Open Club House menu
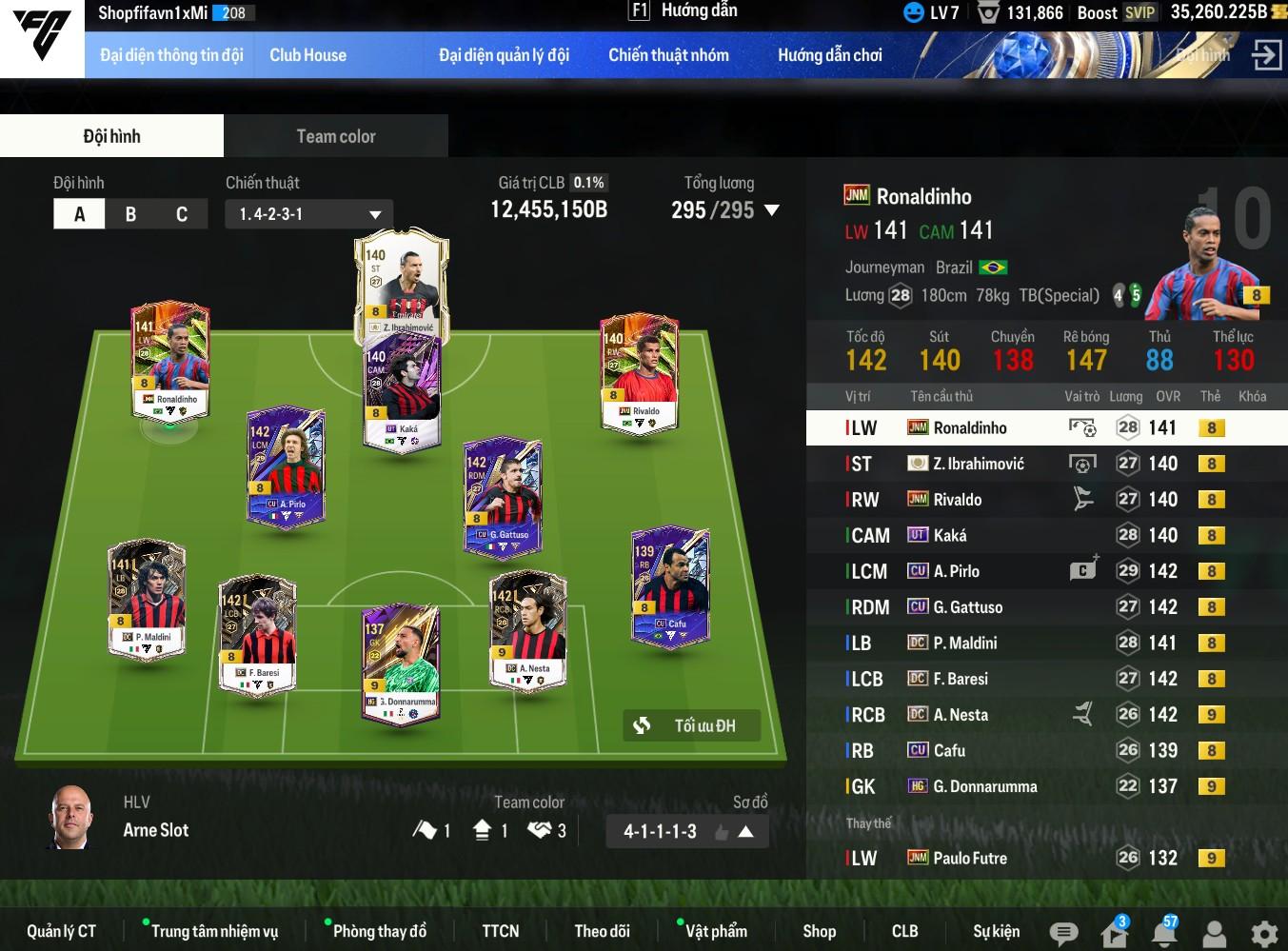Viewport: 1288px width, 951px height. [307, 55]
